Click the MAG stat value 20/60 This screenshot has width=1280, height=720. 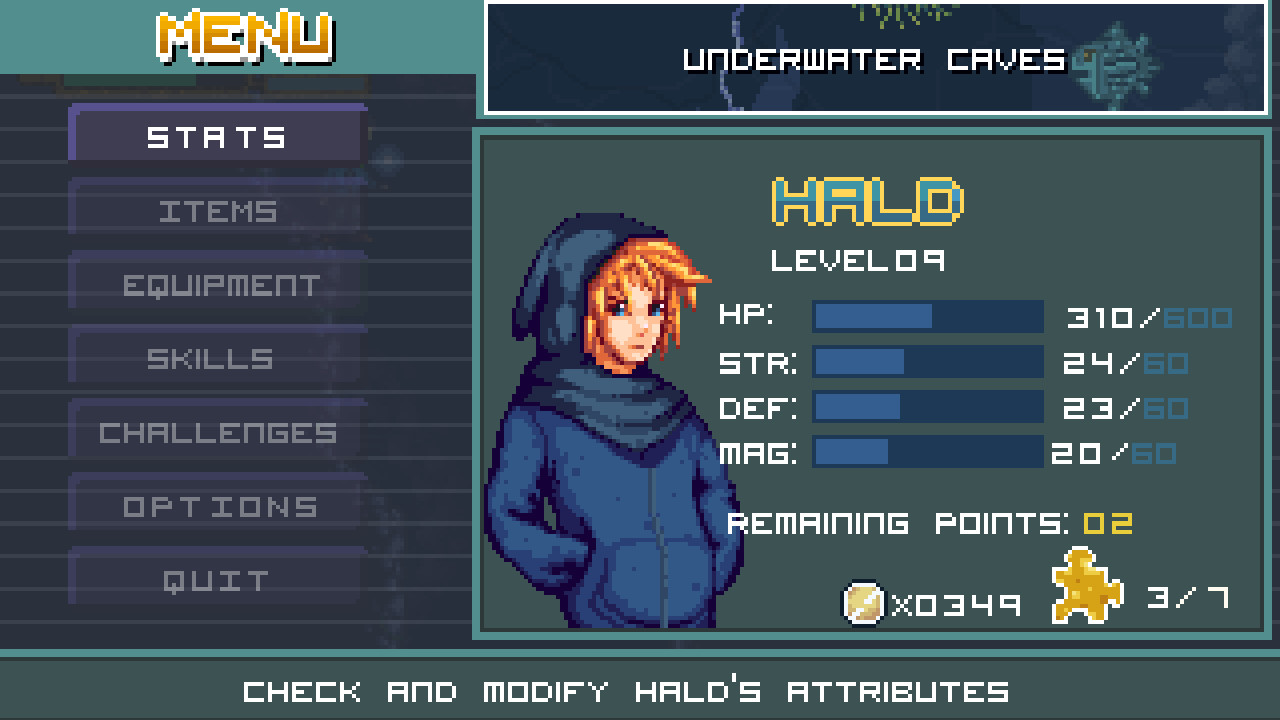click(x=1113, y=452)
